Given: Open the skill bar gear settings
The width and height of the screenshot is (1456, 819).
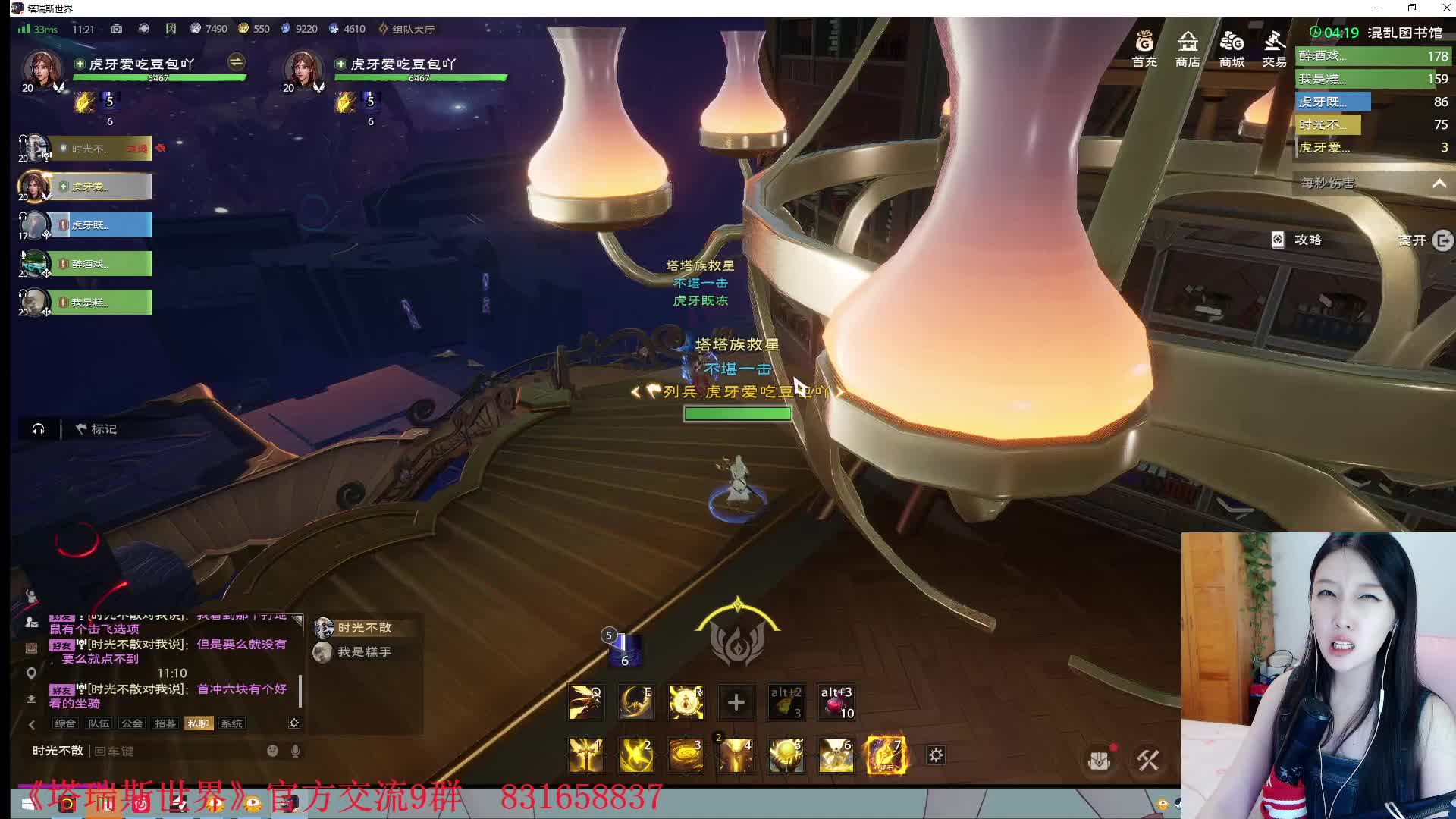Looking at the screenshot, I should click(x=937, y=755).
